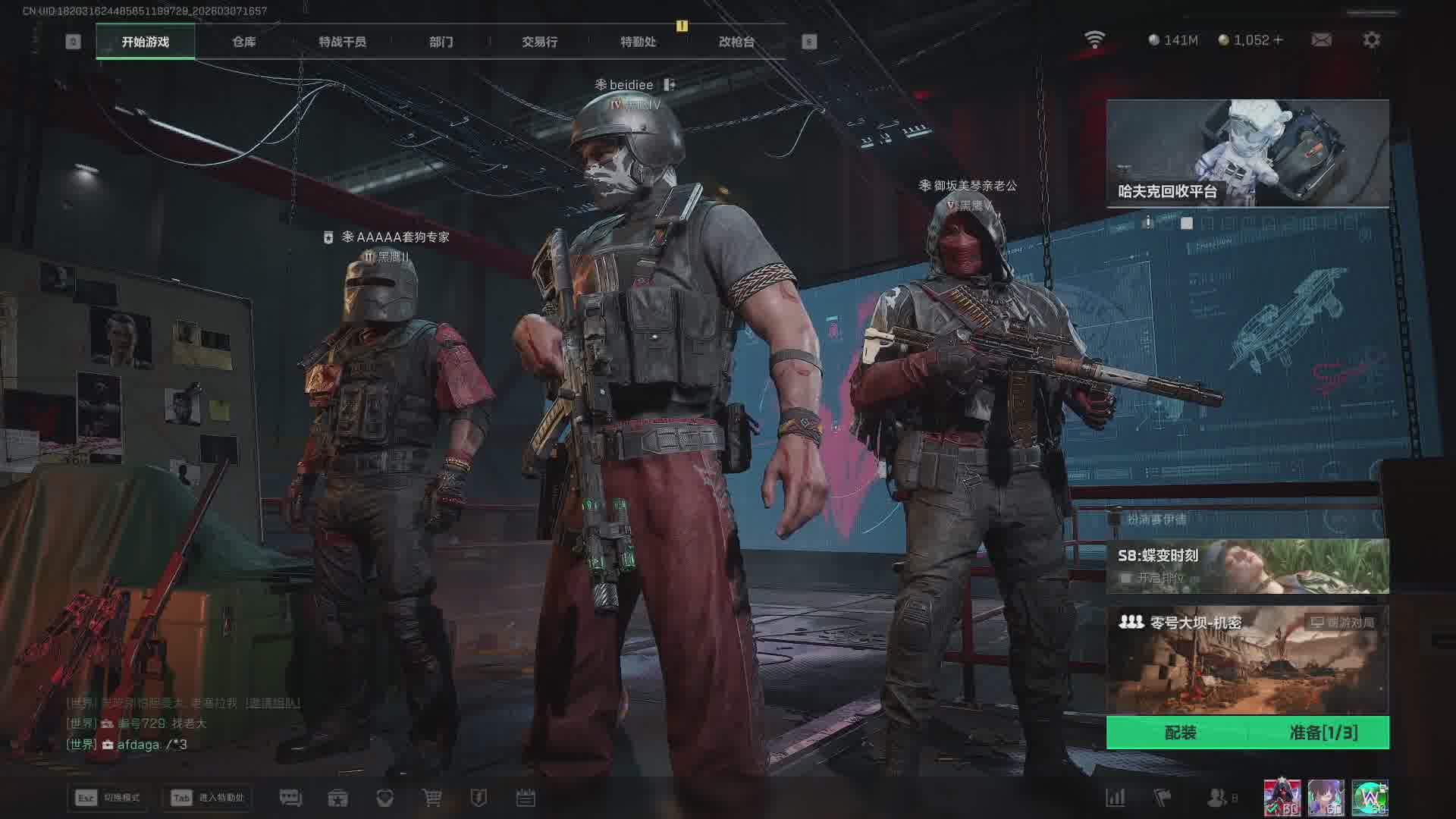
Task: Toggle the 开启排位 ranked checkbox
Action: point(1126,578)
